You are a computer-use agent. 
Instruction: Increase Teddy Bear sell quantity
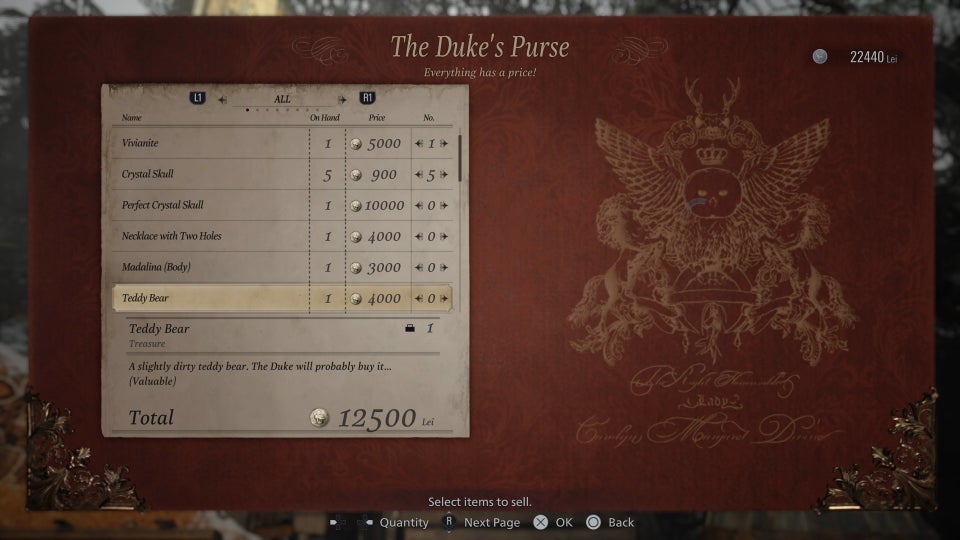point(444,298)
